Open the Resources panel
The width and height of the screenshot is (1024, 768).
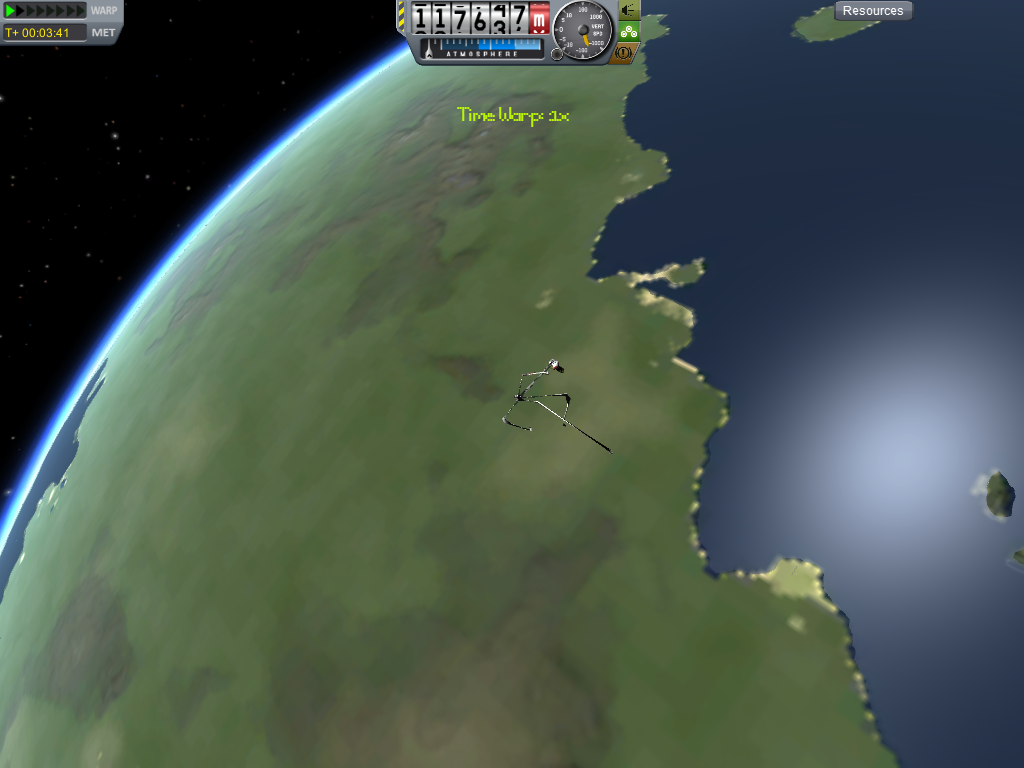pos(873,11)
